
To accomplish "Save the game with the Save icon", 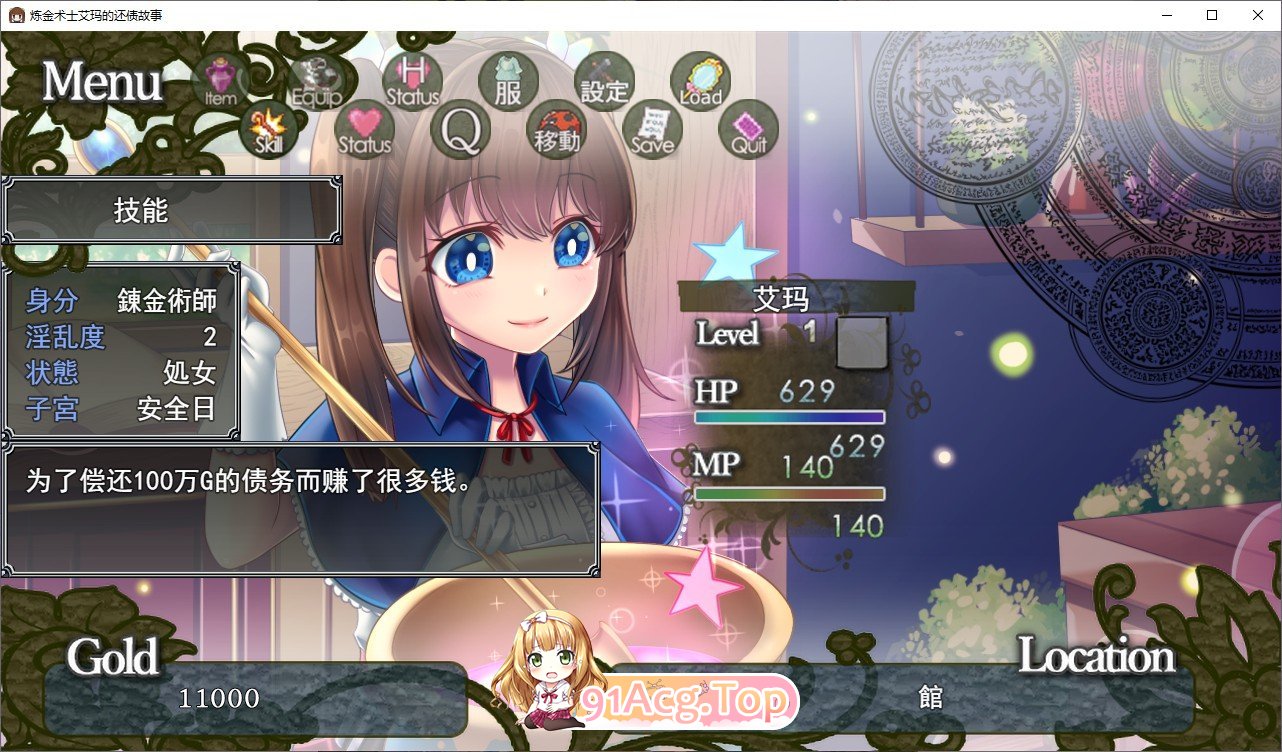I will coord(652,130).
